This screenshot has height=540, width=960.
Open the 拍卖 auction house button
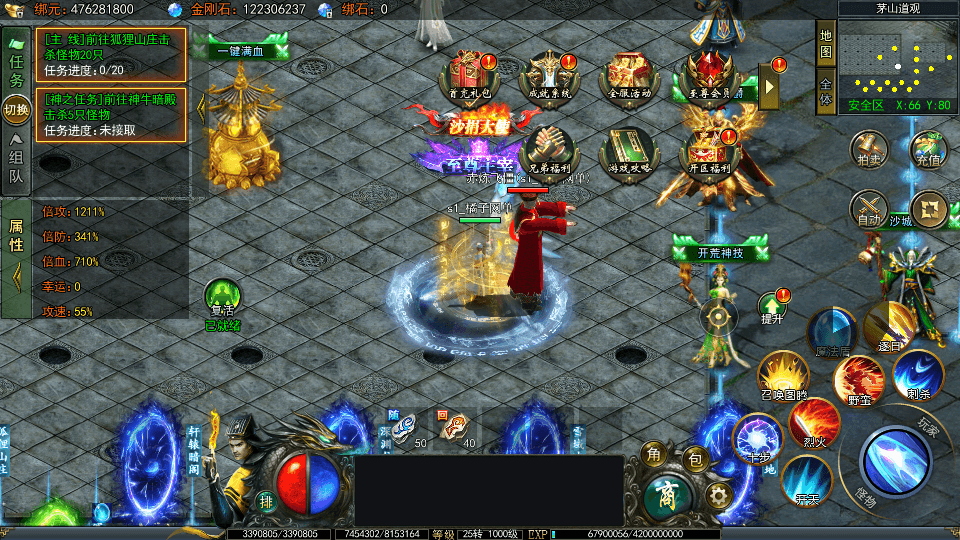click(x=868, y=149)
